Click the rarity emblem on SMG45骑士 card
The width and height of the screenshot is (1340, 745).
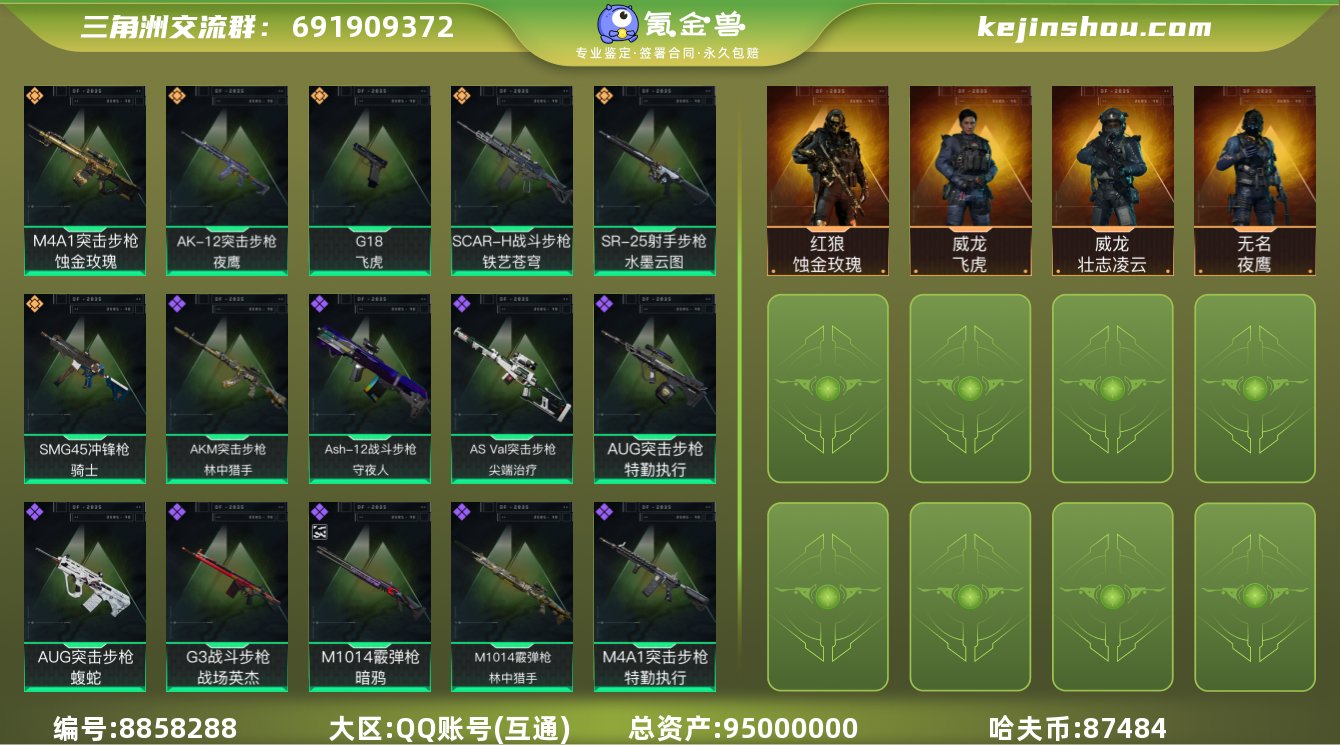click(35, 305)
